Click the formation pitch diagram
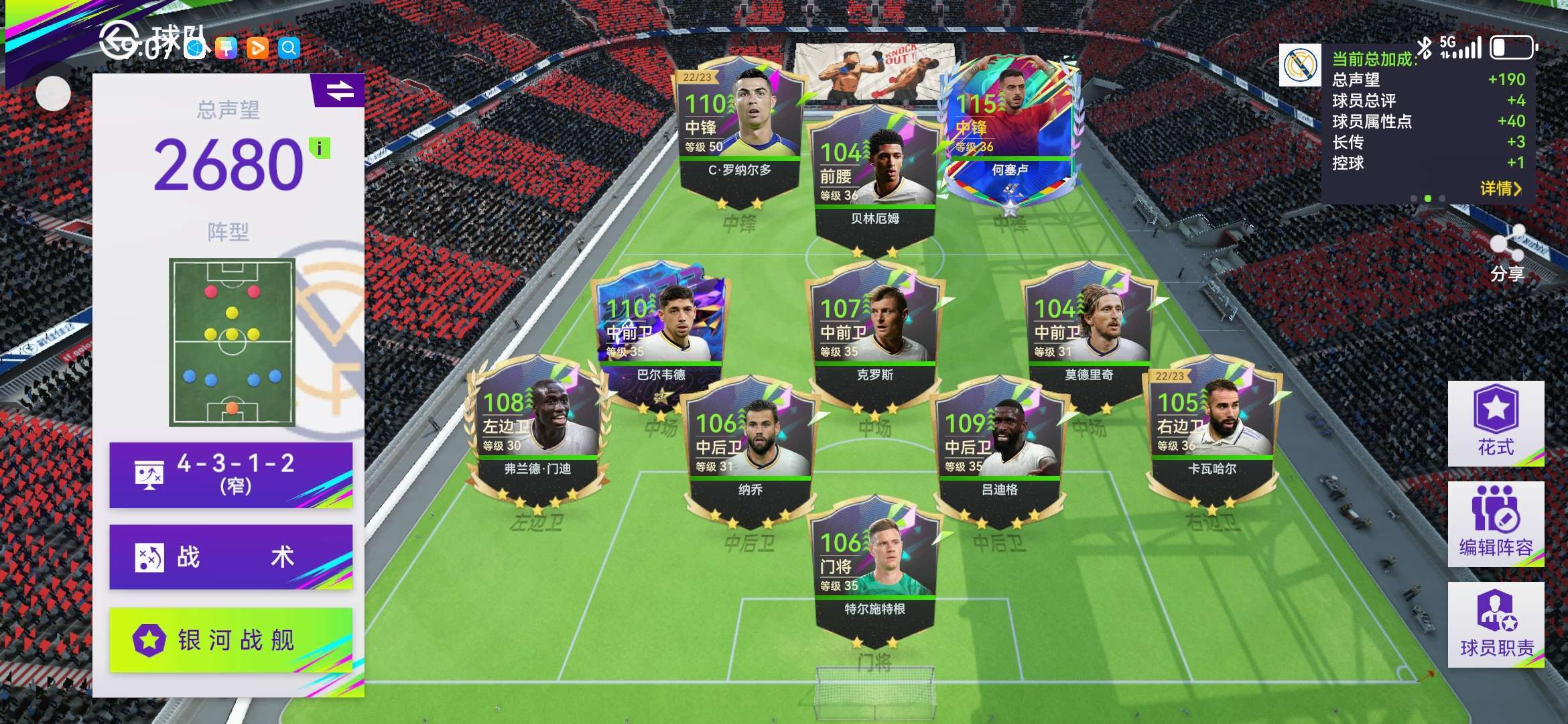The width and height of the screenshot is (1568, 724). coord(232,342)
